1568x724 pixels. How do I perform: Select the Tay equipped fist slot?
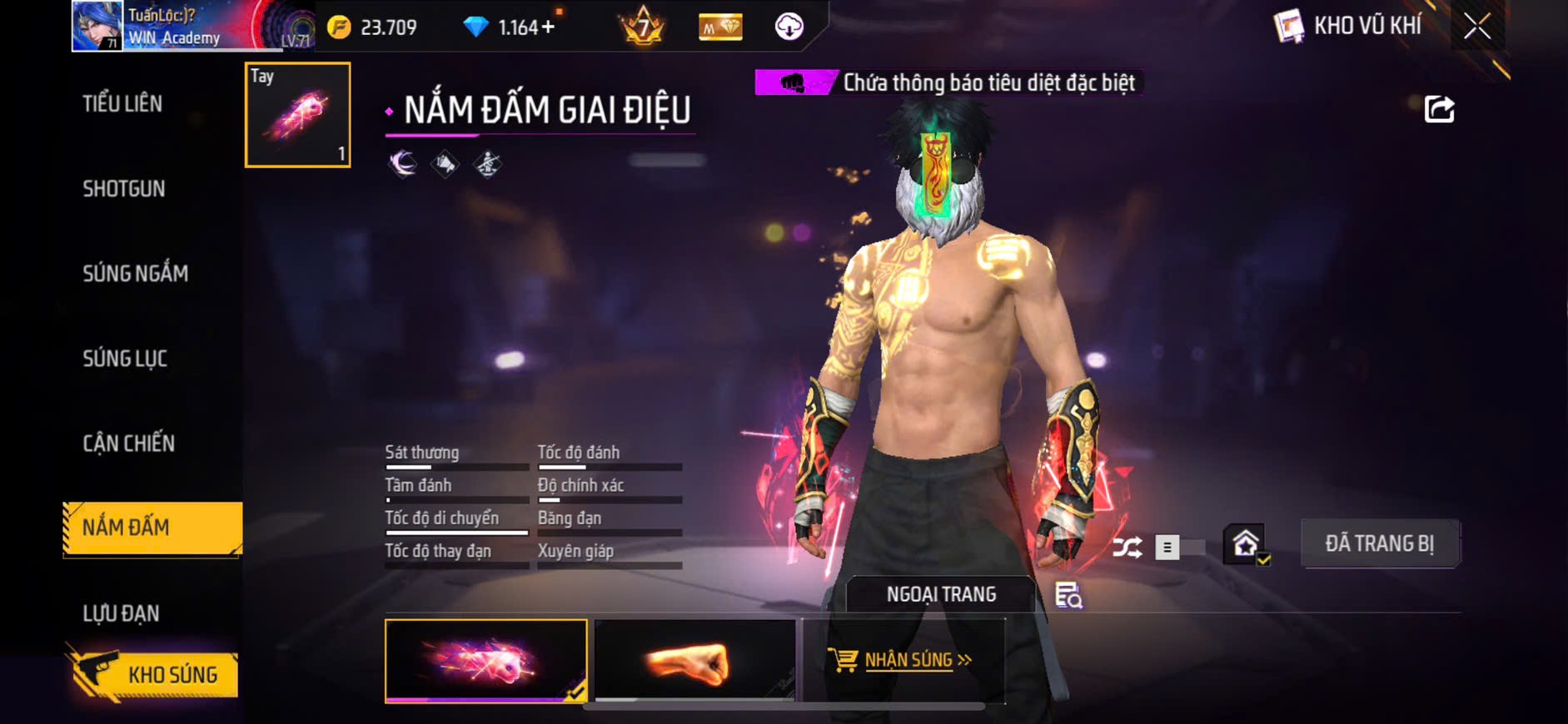(297, 115)
